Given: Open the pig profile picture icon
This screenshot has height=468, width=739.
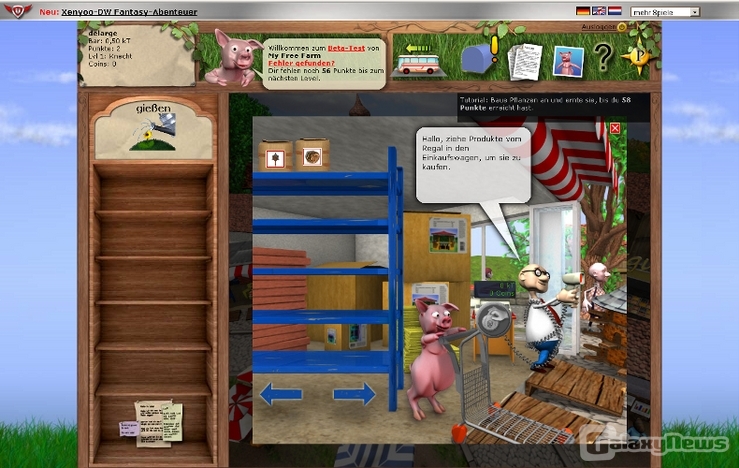Looking at the screenshot, I should pyautogui.click(x=567, y=61).
